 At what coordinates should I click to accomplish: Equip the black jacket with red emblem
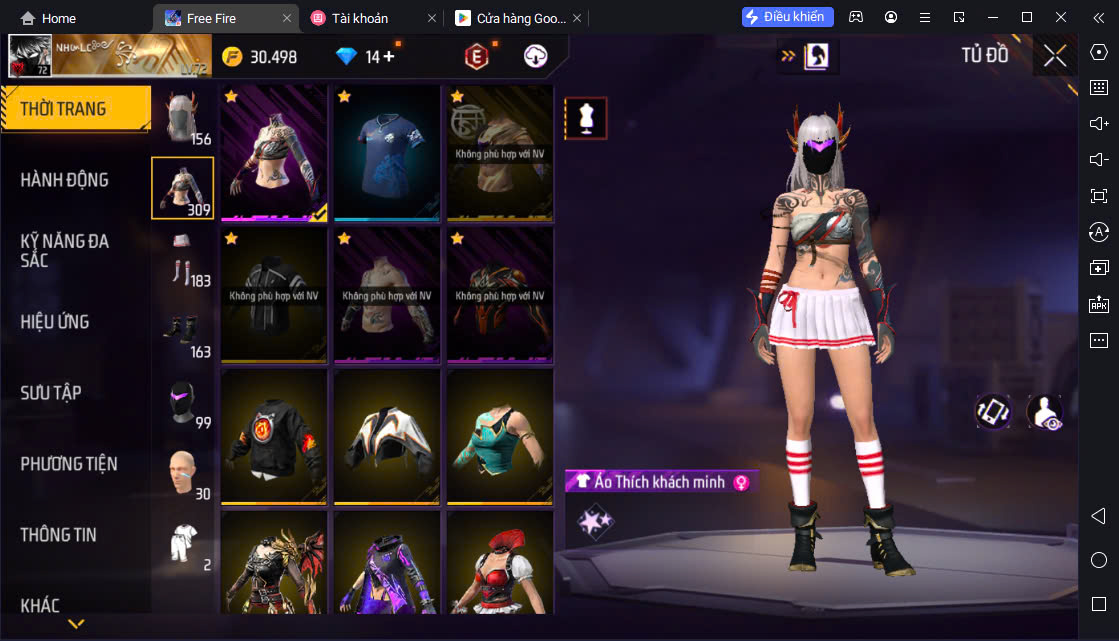274,437
